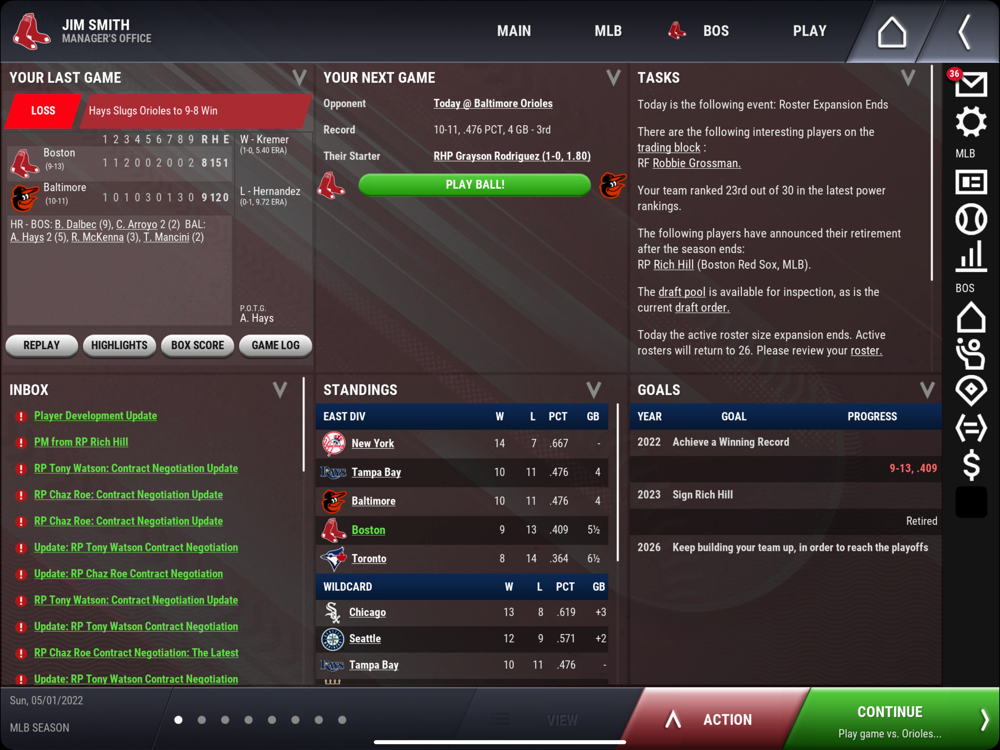The height and width of the screenshot is (750, 1000).
Task: Watch the last game REPLAY
Action: point(41,346)
